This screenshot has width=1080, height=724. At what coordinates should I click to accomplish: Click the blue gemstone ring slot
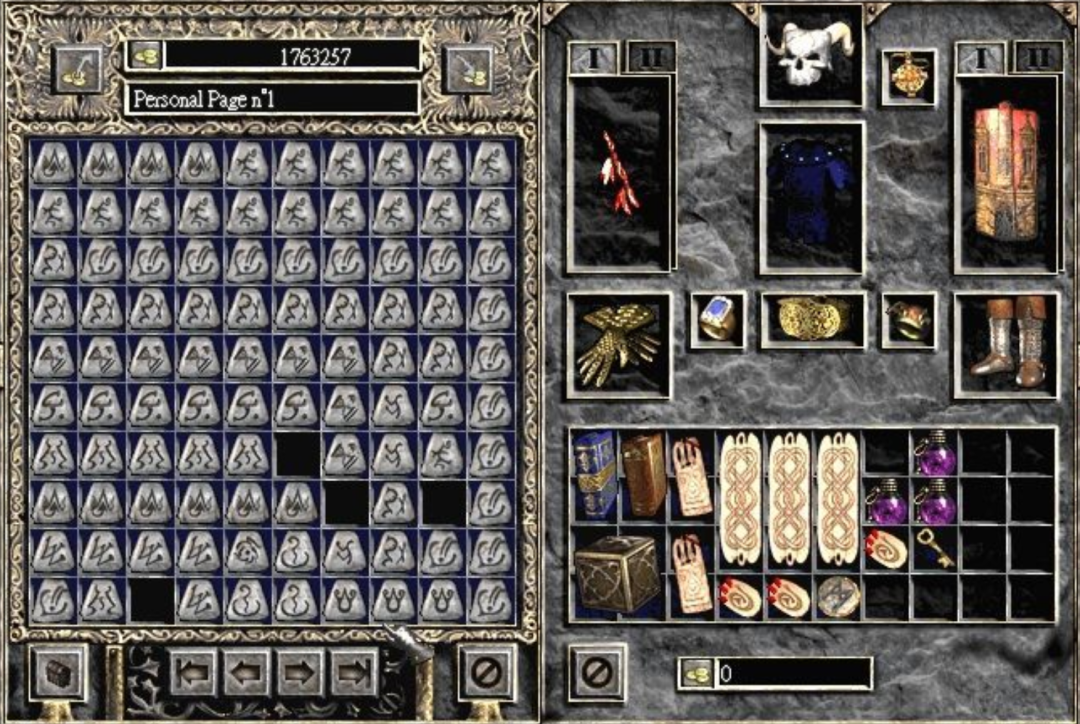(x=717, y=320)
